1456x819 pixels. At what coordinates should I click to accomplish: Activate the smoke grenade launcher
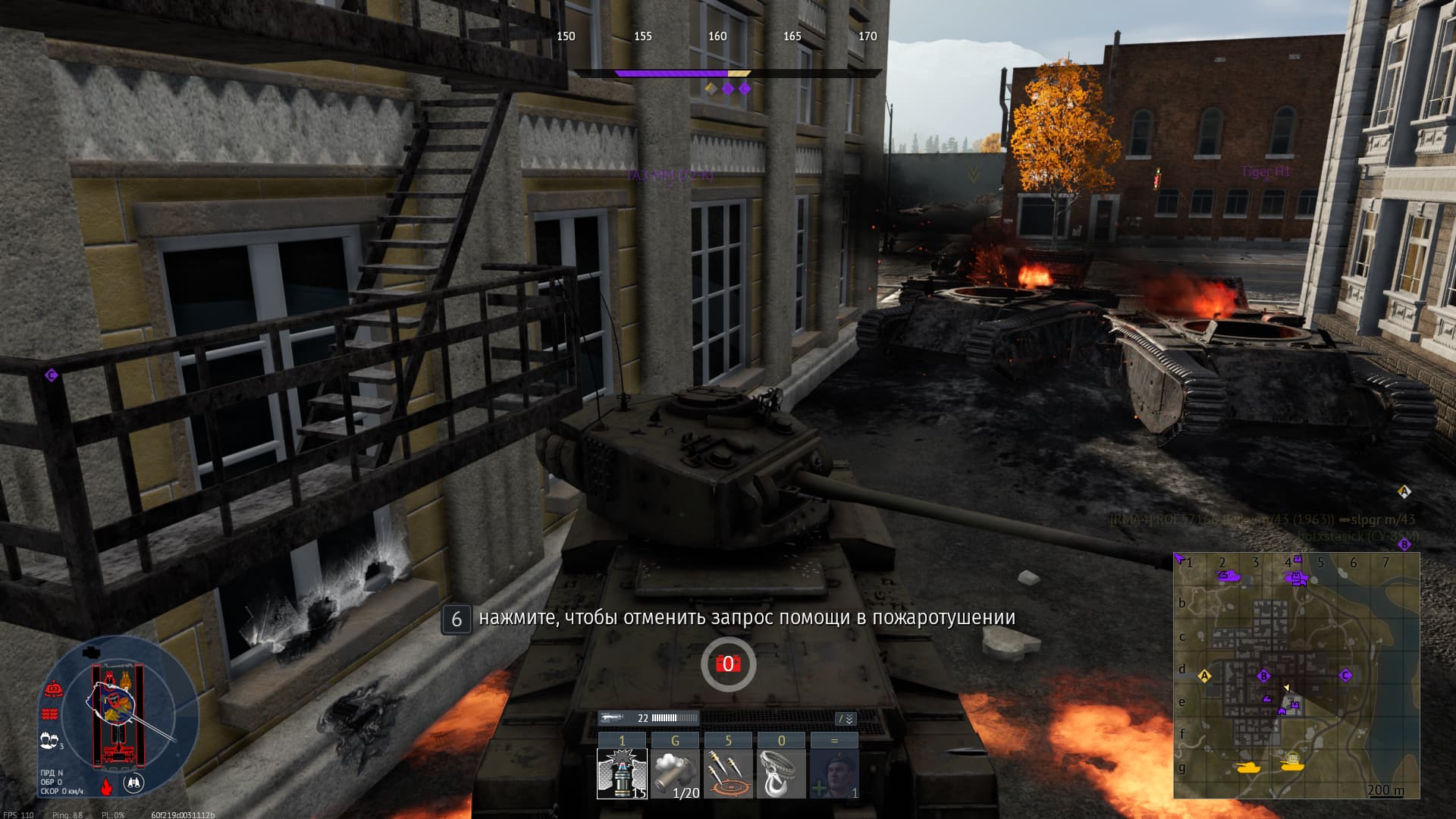pyautogui.click(x=675, y=773)
